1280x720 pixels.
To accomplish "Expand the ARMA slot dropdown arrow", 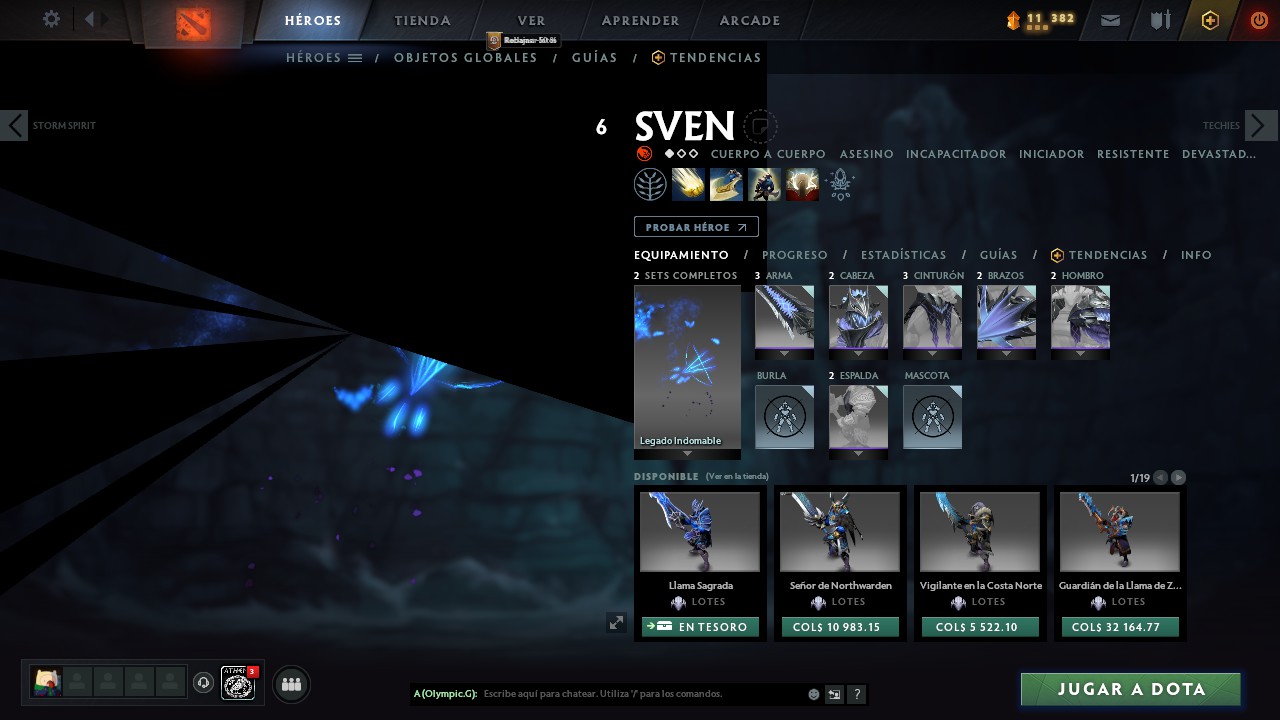I will click(x=784, y=351).
